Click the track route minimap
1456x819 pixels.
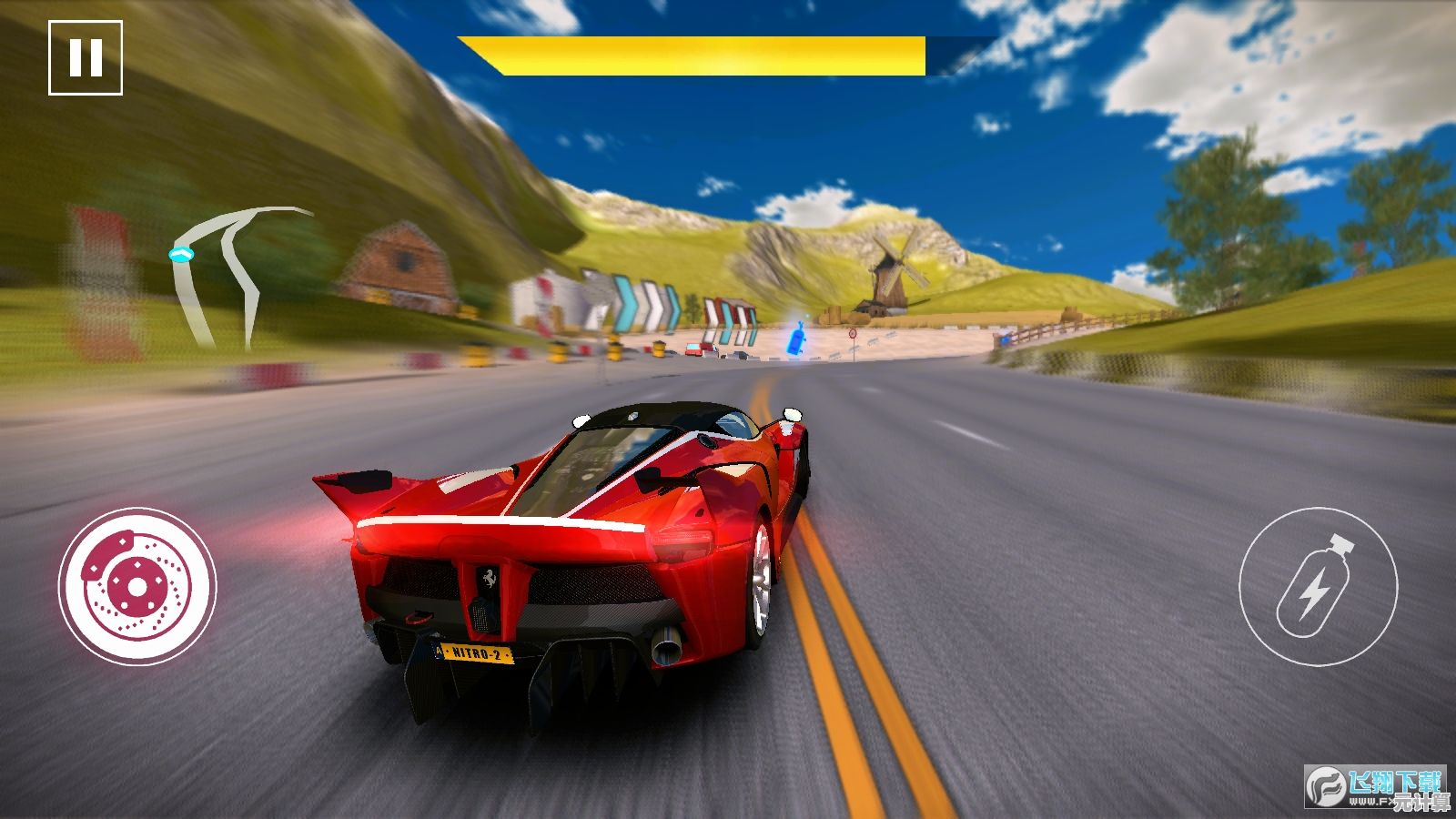pos(234,273)
